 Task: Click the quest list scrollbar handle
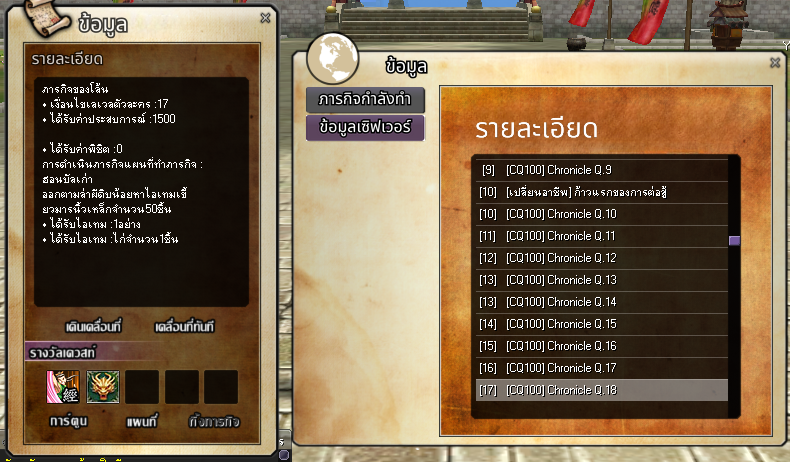(734, 241)
